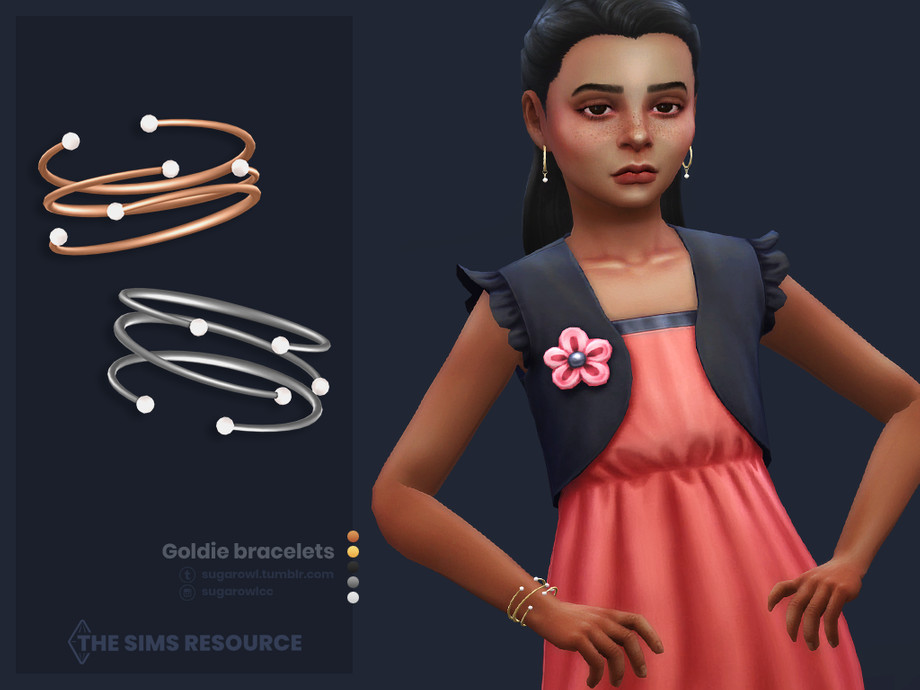Select the gray color swatch

[352, 582]
